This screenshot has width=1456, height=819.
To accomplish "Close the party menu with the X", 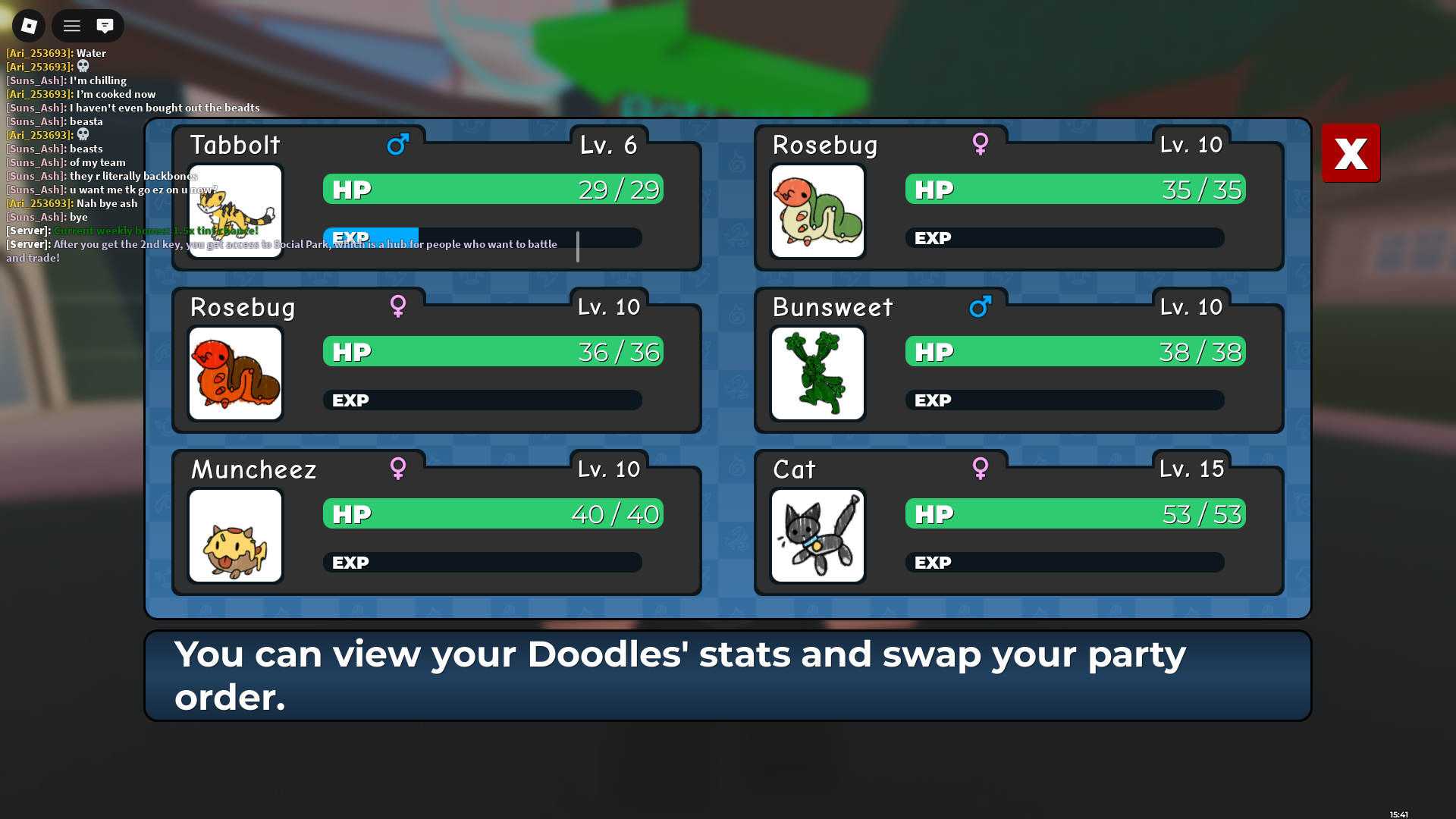I will coord(1351,153).
